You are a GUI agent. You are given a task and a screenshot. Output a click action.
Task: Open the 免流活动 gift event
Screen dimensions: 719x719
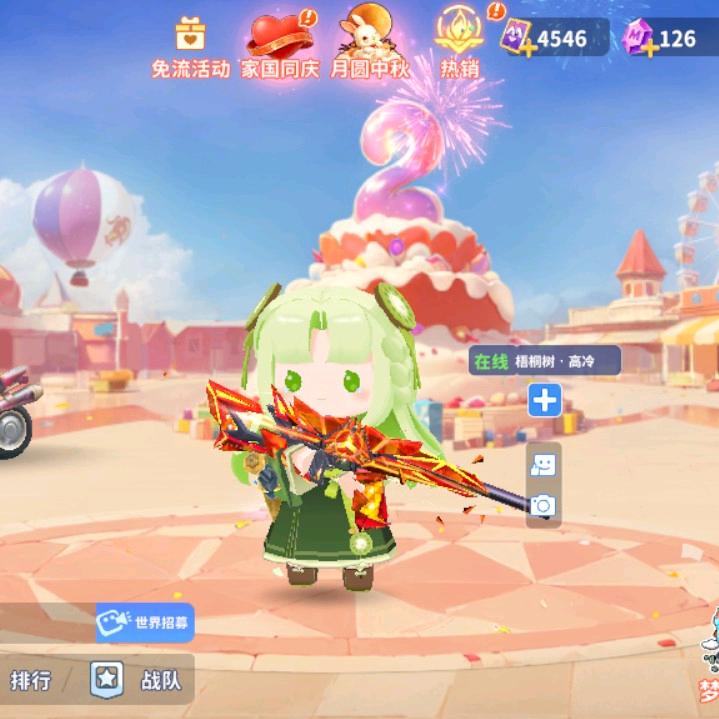pyautogui.click(x=190, y=47)
